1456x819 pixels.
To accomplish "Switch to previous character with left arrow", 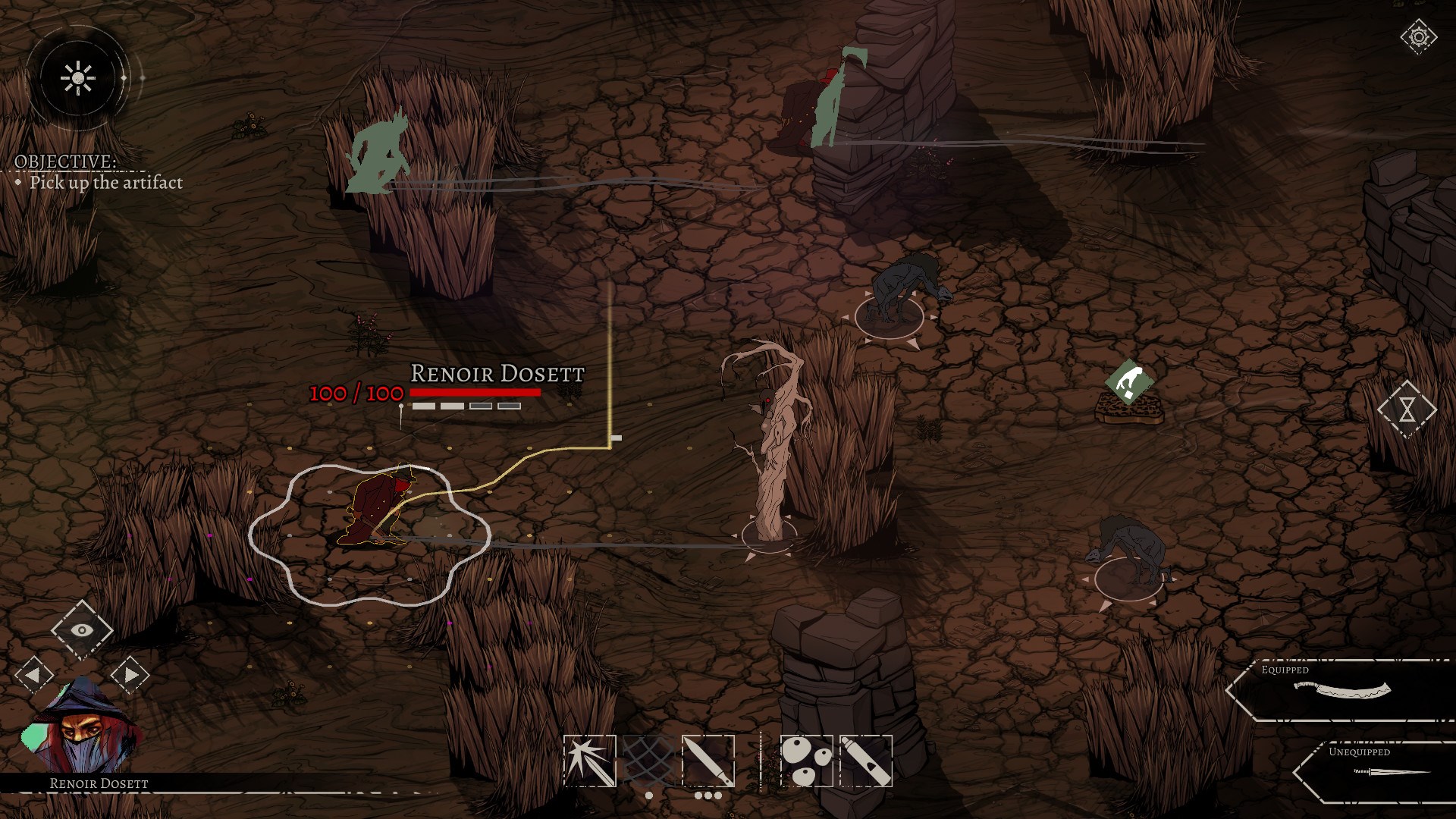I will [x=34, y=674].
